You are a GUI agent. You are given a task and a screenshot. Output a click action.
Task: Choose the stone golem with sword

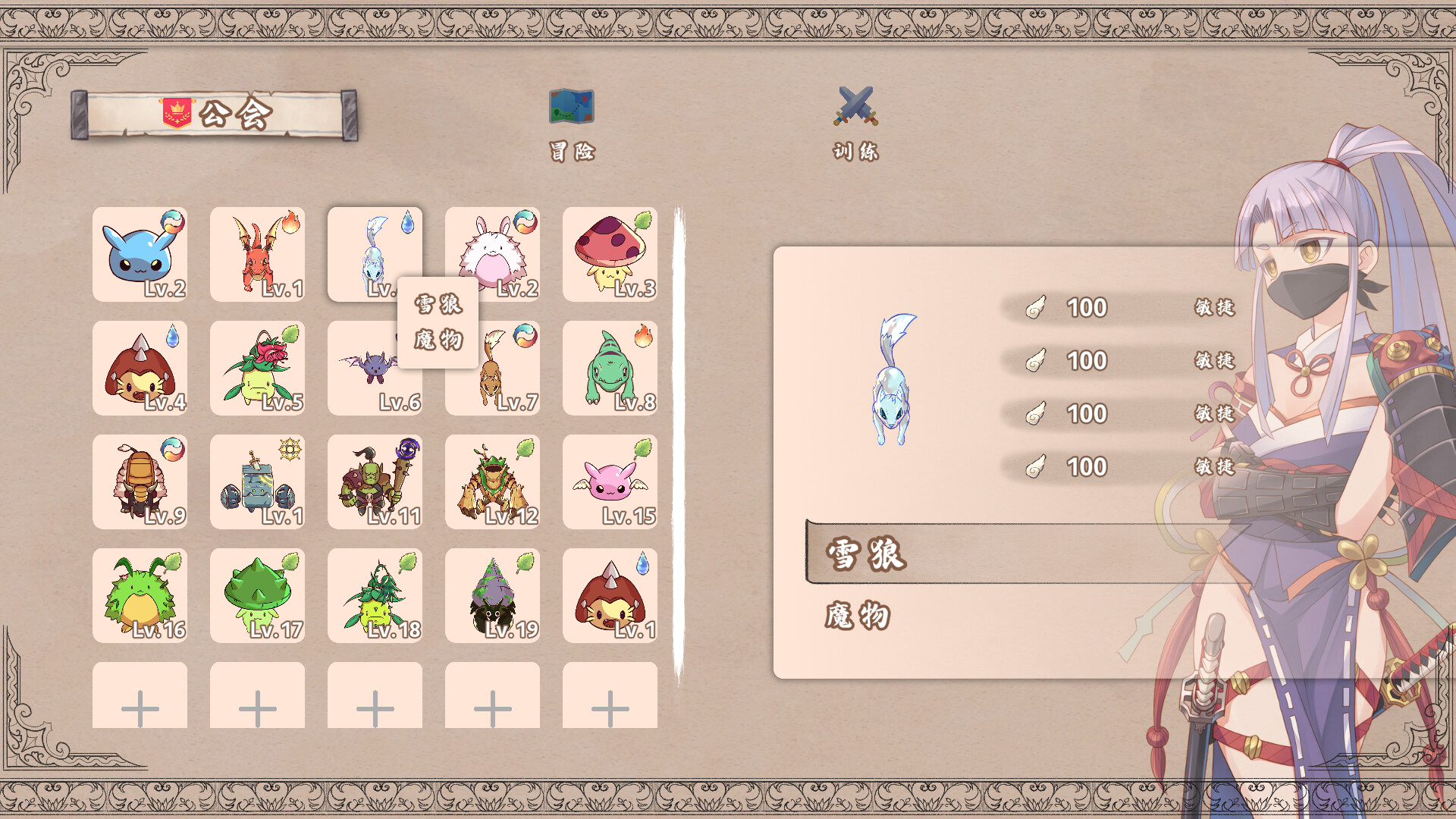(x=258, y=482)
